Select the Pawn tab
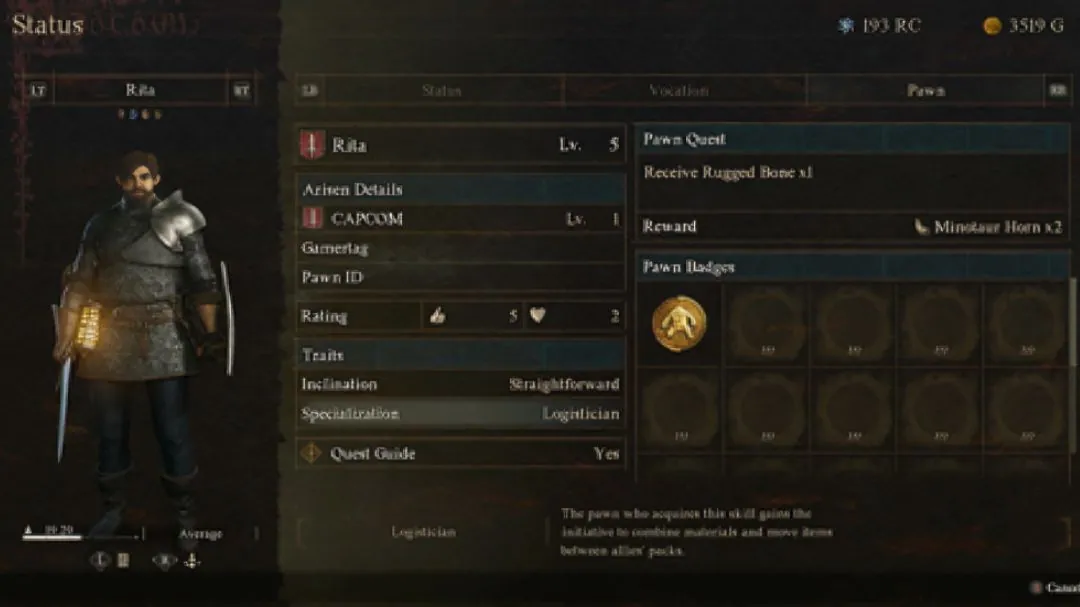This screenshot has width=1080, height=607. (x=925, y=90)
